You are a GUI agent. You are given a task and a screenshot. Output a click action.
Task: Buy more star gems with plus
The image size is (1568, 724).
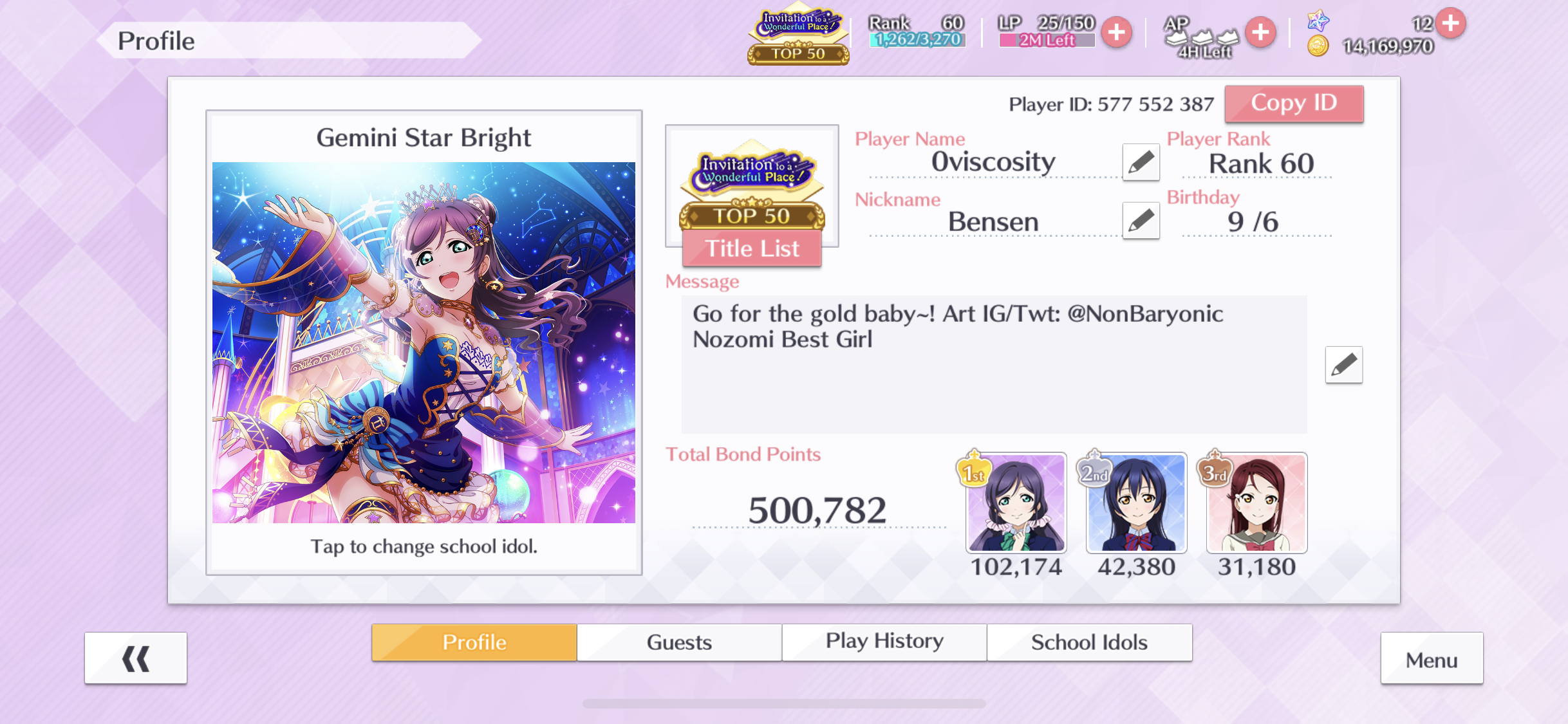1451,23
